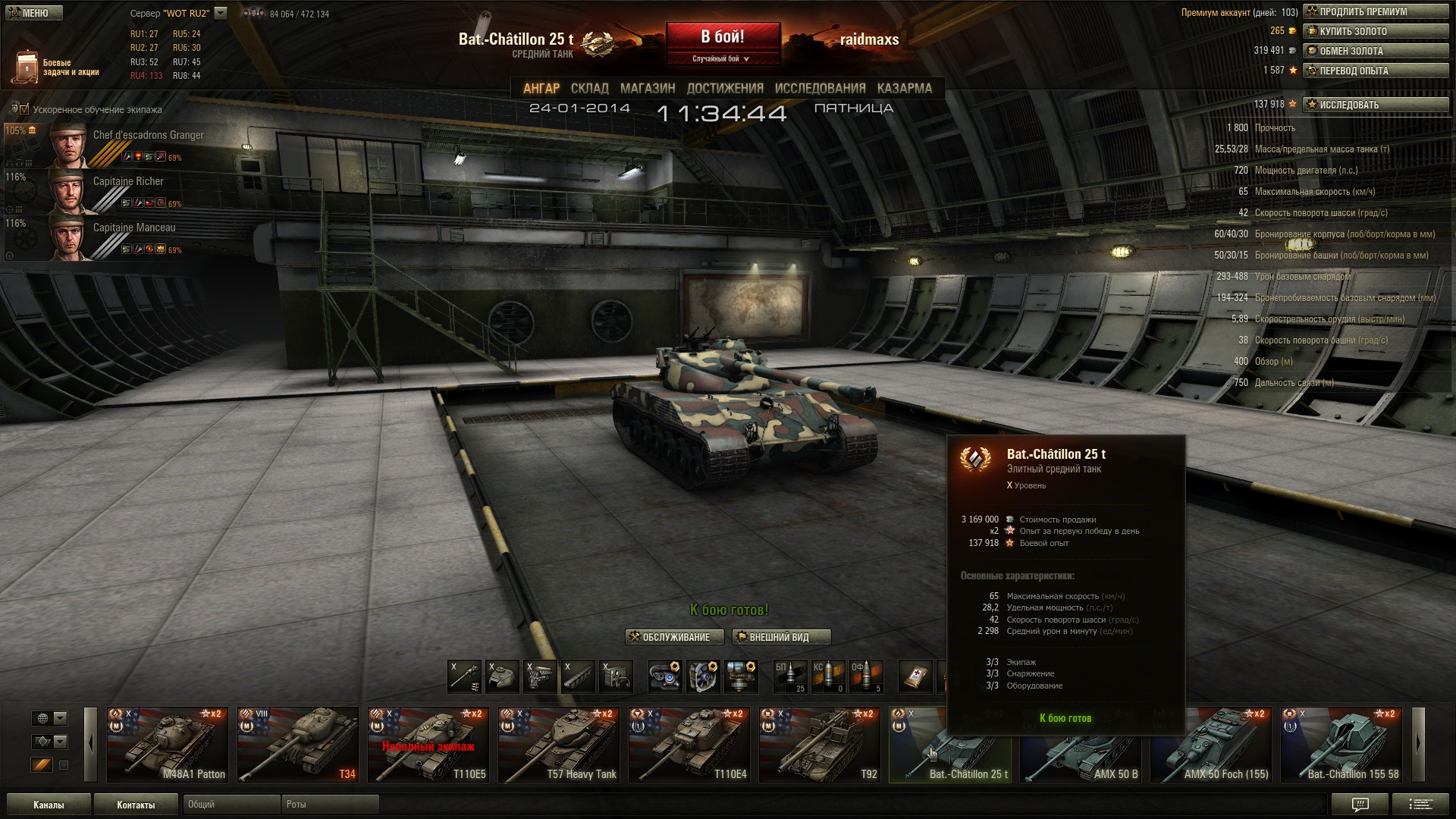Click Продлить премиум button
The image size is (1456, 819).
pos(1375,12)
